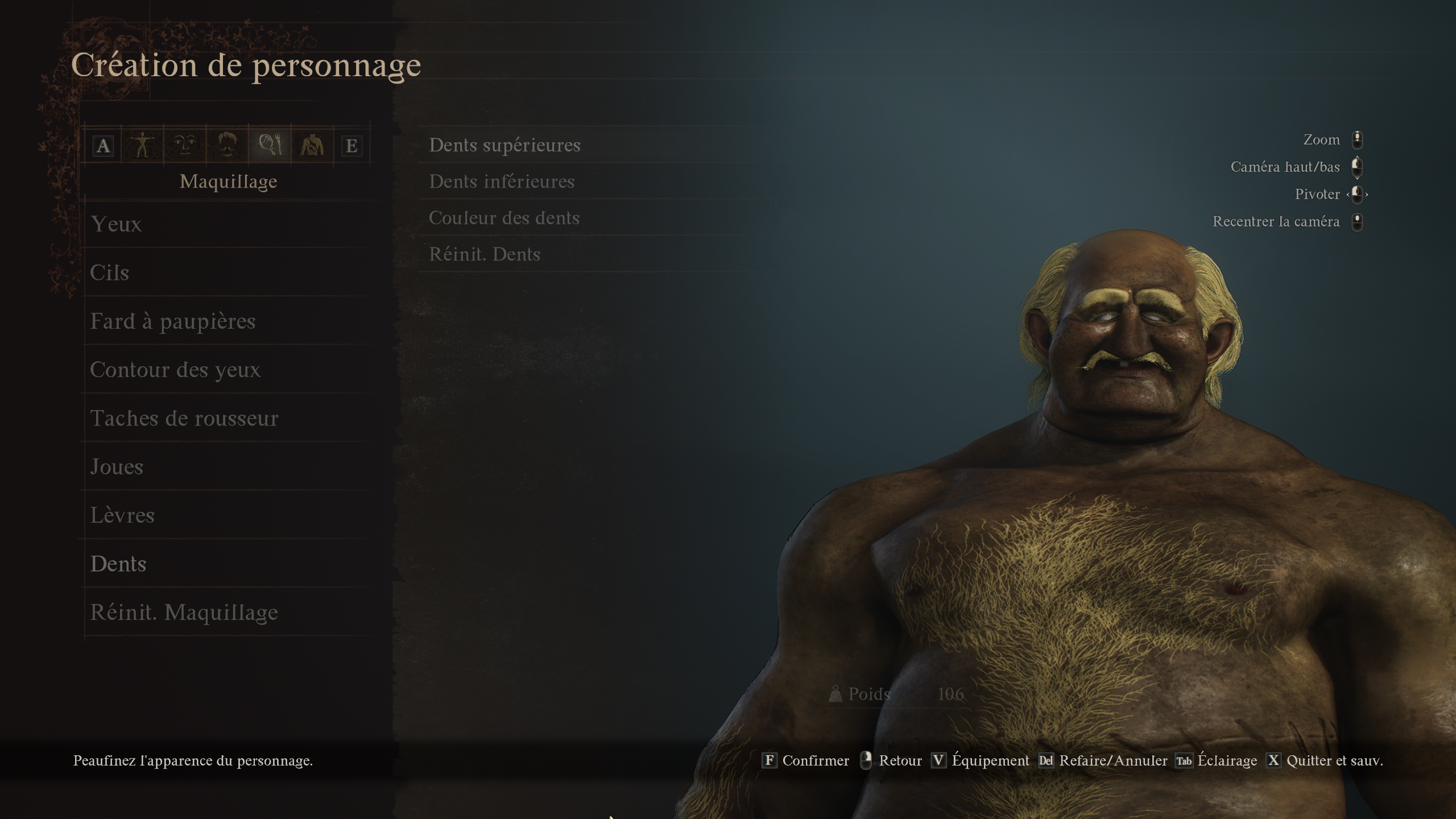Viewport: 1456px width, 819px height.
Task: Select Dents inférieures
Action: (x=502, y=181)
